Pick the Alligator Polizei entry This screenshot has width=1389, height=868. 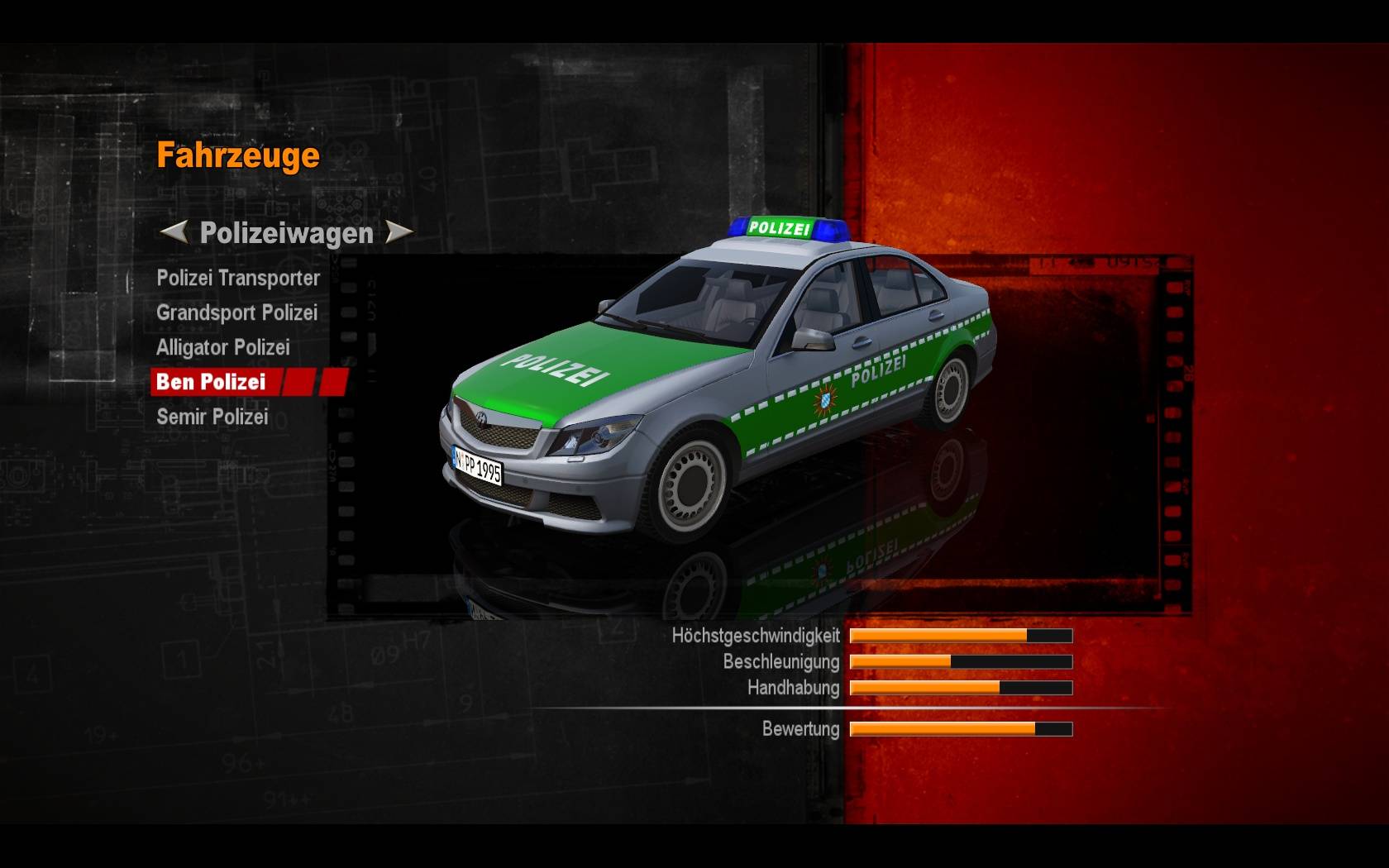tap(222, 348)
